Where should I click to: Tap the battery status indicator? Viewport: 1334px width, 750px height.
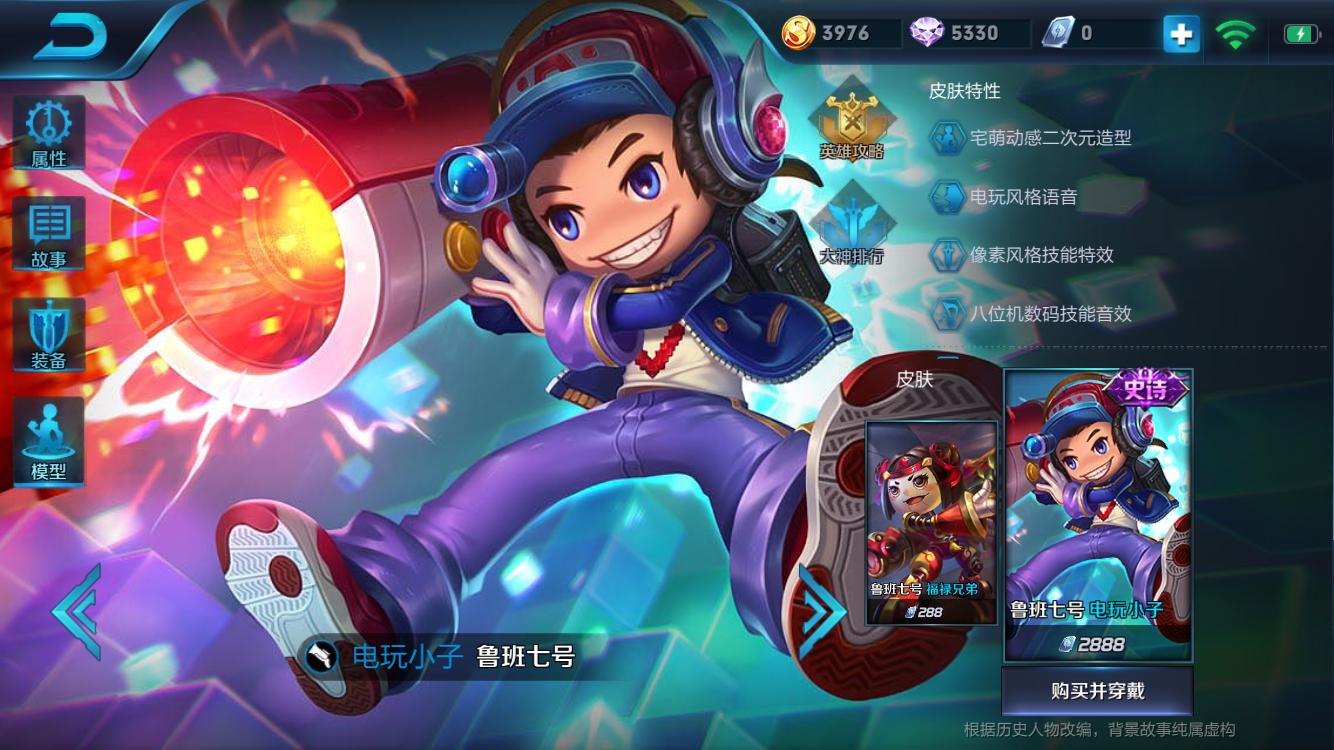pos(1300,33)
